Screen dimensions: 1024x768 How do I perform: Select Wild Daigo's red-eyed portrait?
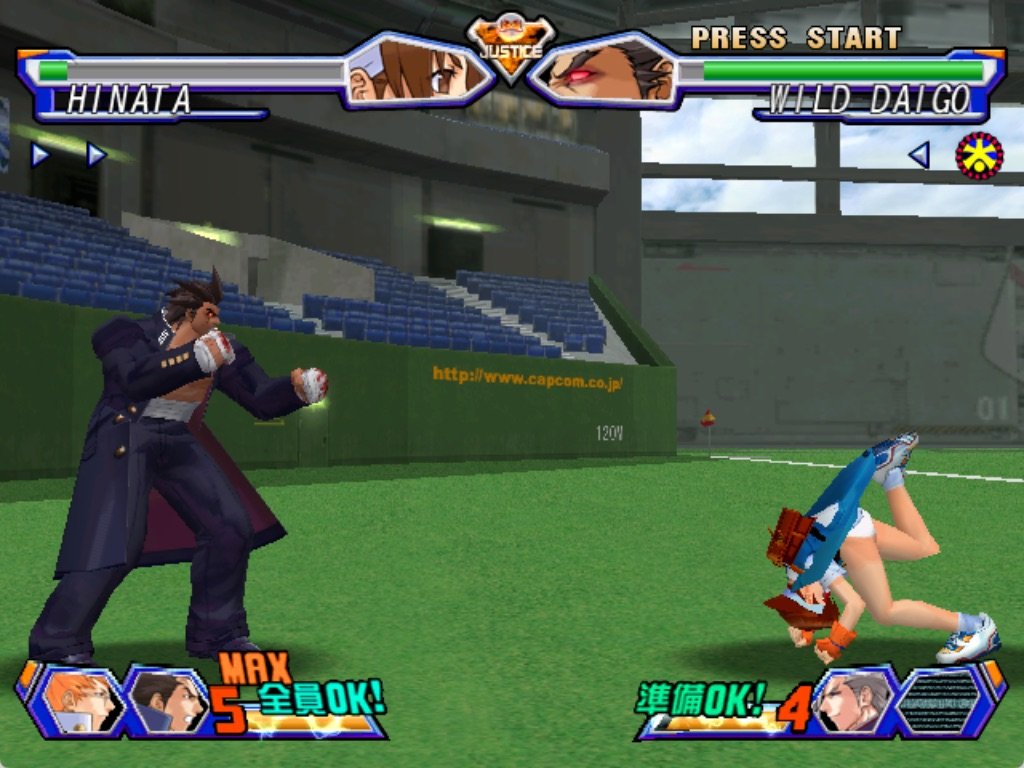603,72
